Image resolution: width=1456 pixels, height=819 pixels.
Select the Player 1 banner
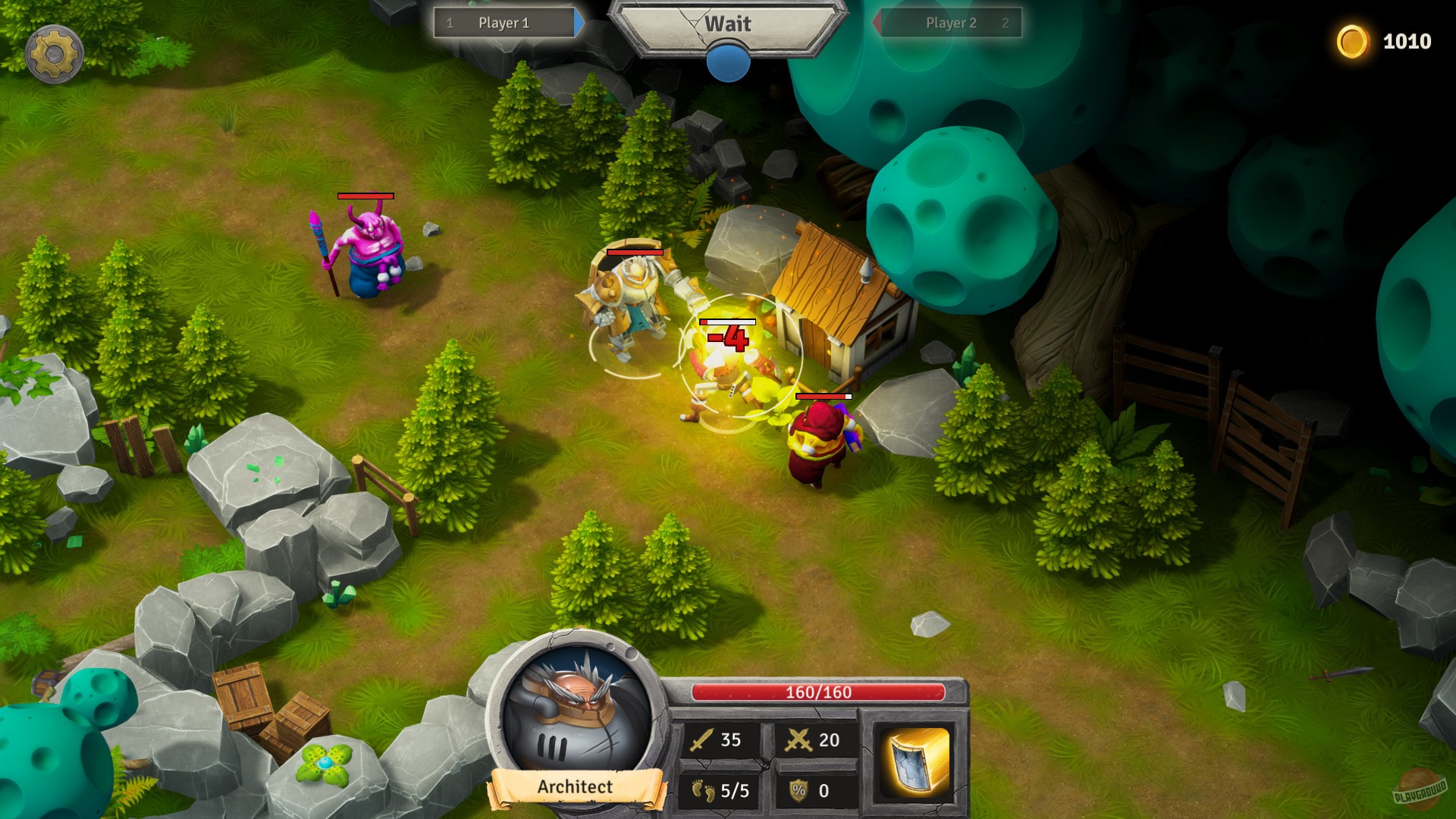[503, 22]
